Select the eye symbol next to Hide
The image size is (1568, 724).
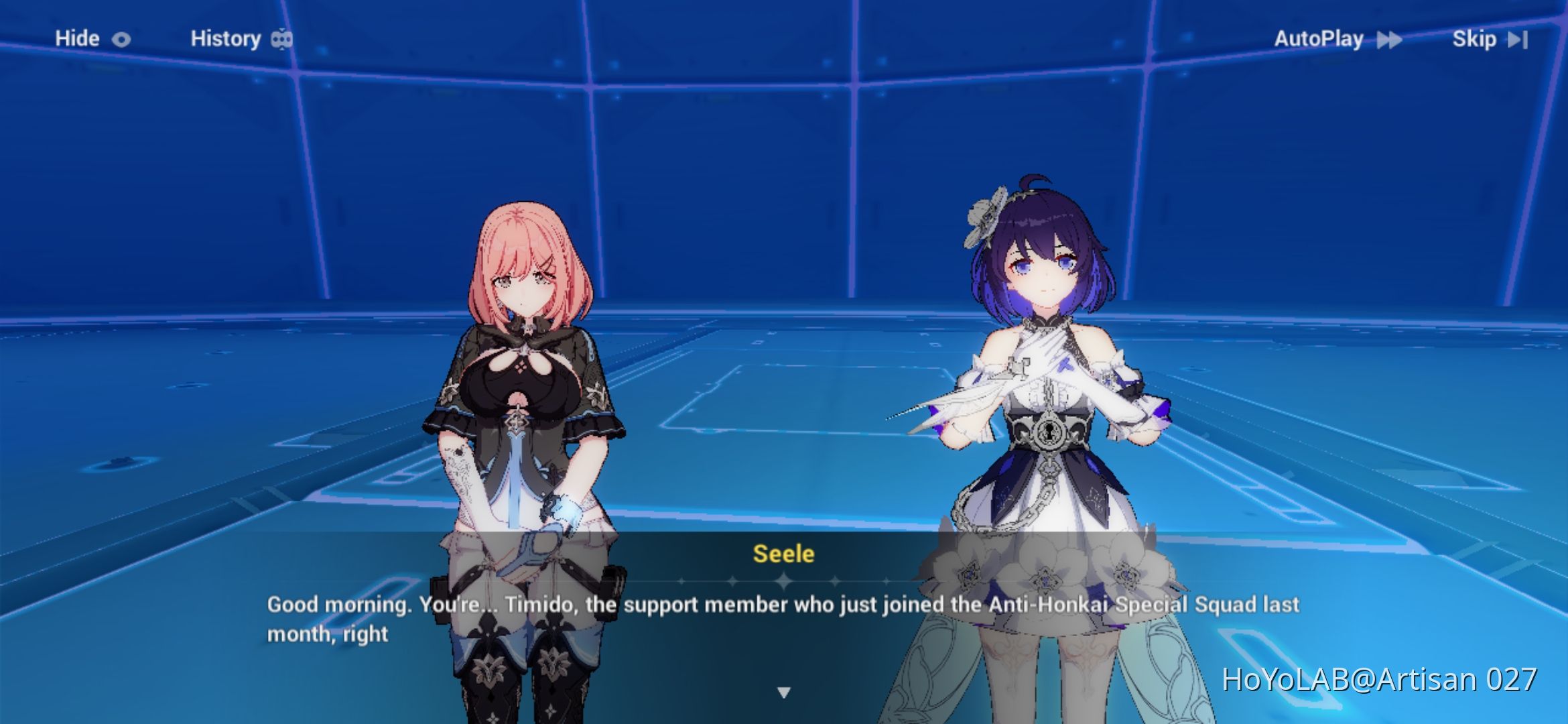pos(120,38)
